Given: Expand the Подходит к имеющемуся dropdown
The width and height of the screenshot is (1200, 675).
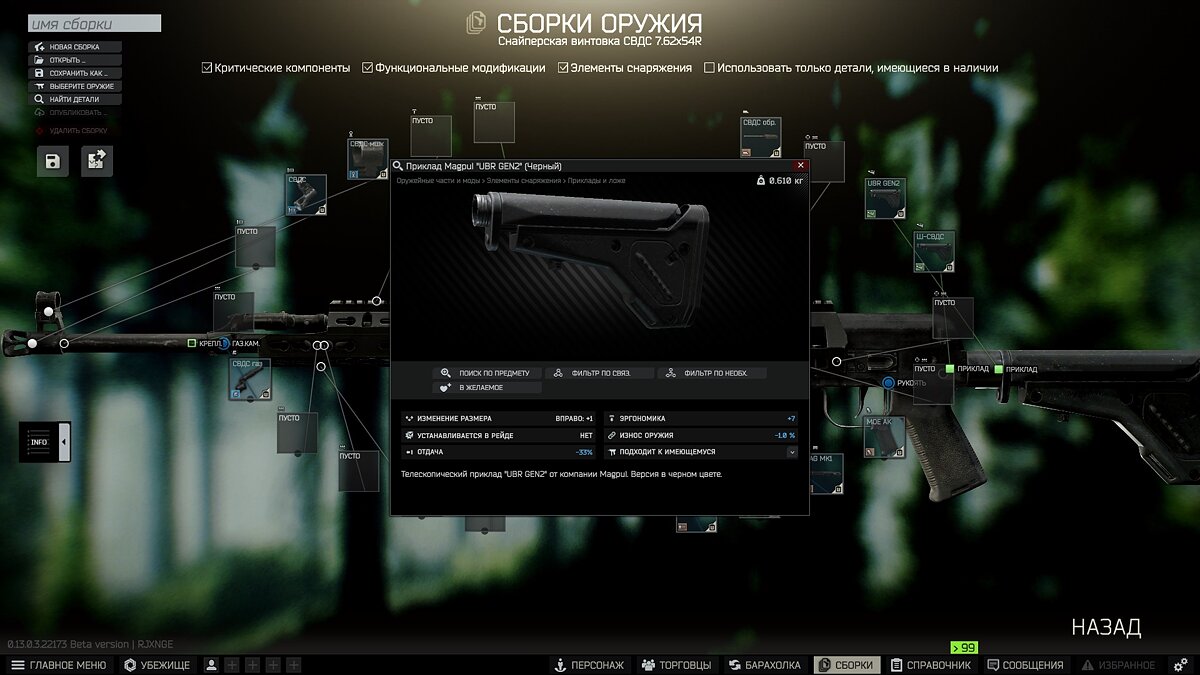Looking at the screenshot, I should (x=792, y=452).
